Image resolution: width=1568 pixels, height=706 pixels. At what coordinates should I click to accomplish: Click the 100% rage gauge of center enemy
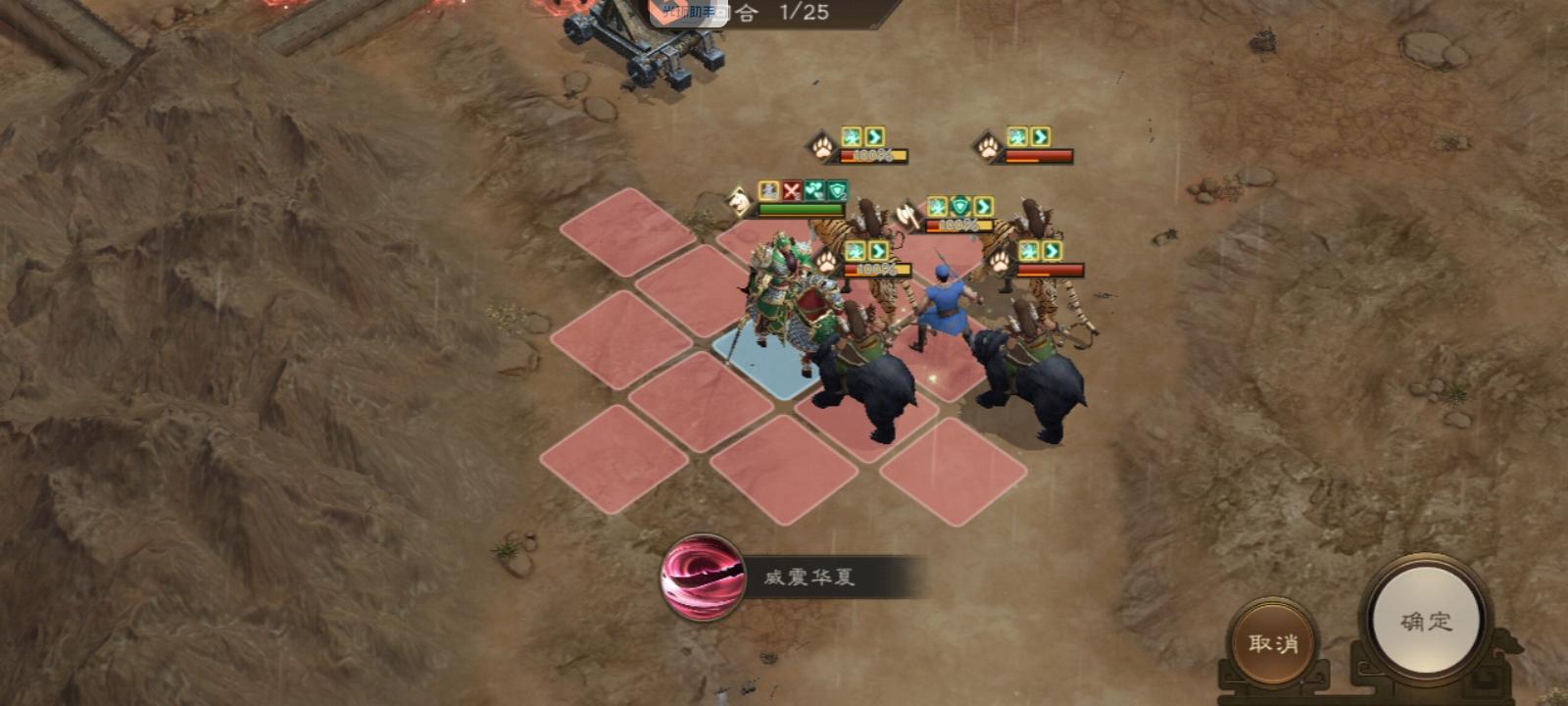coord(956,225)
